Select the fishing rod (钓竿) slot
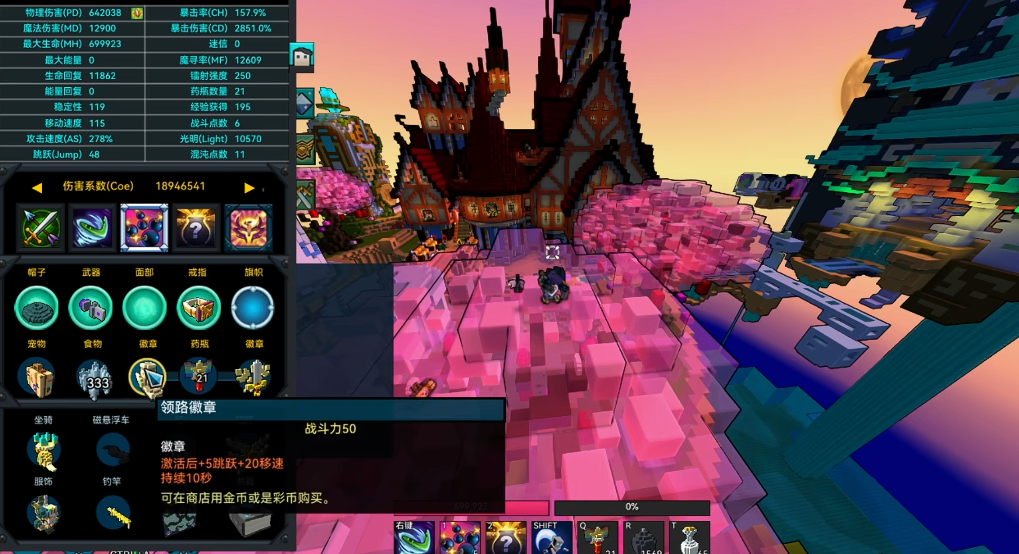 click(x=113, y=512)
